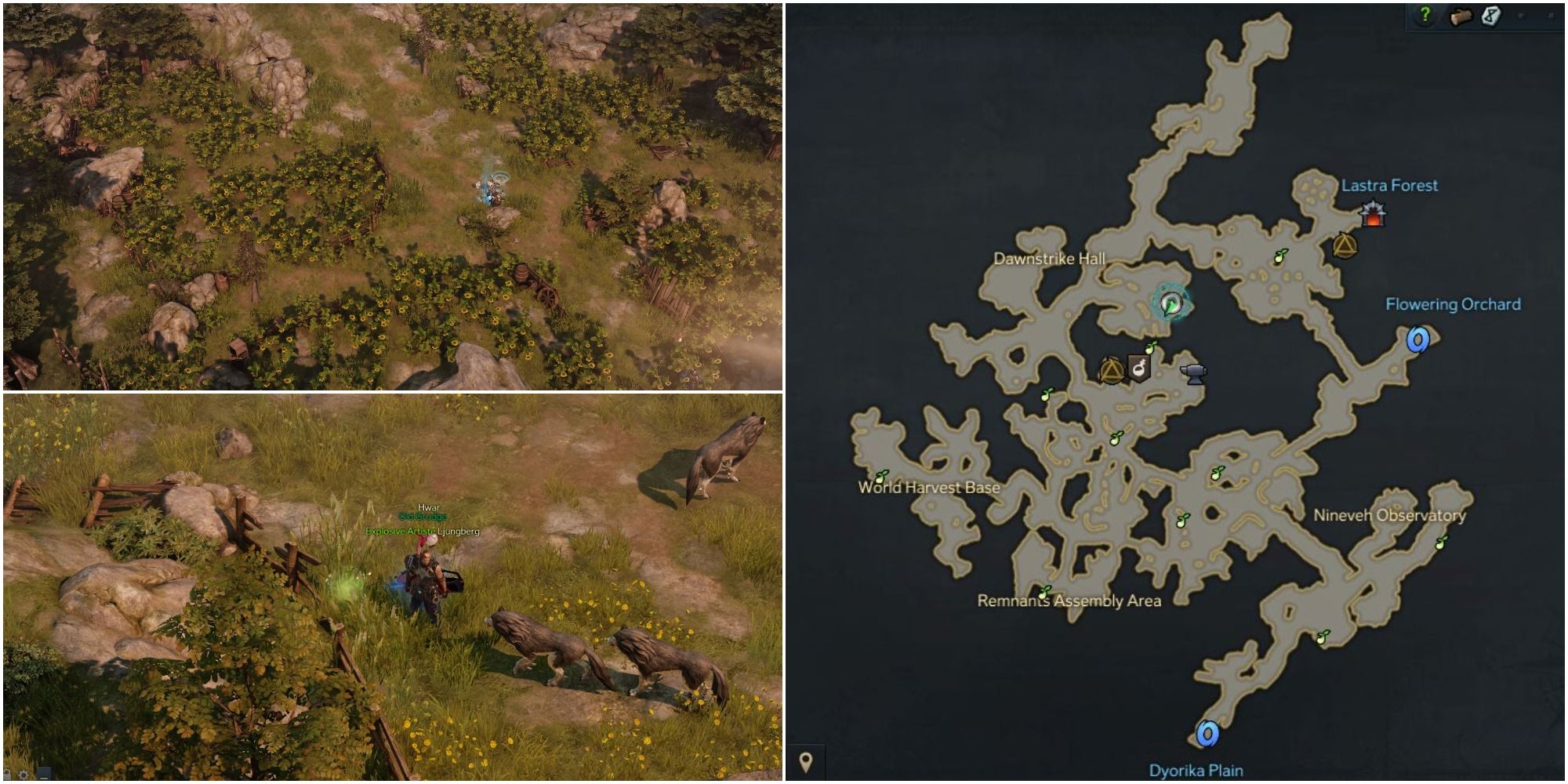This screenshot has width=1568, height=784.
Task: Click the Triport icon below Dawnstrike Hall
Action: [x=1111, y=372]
